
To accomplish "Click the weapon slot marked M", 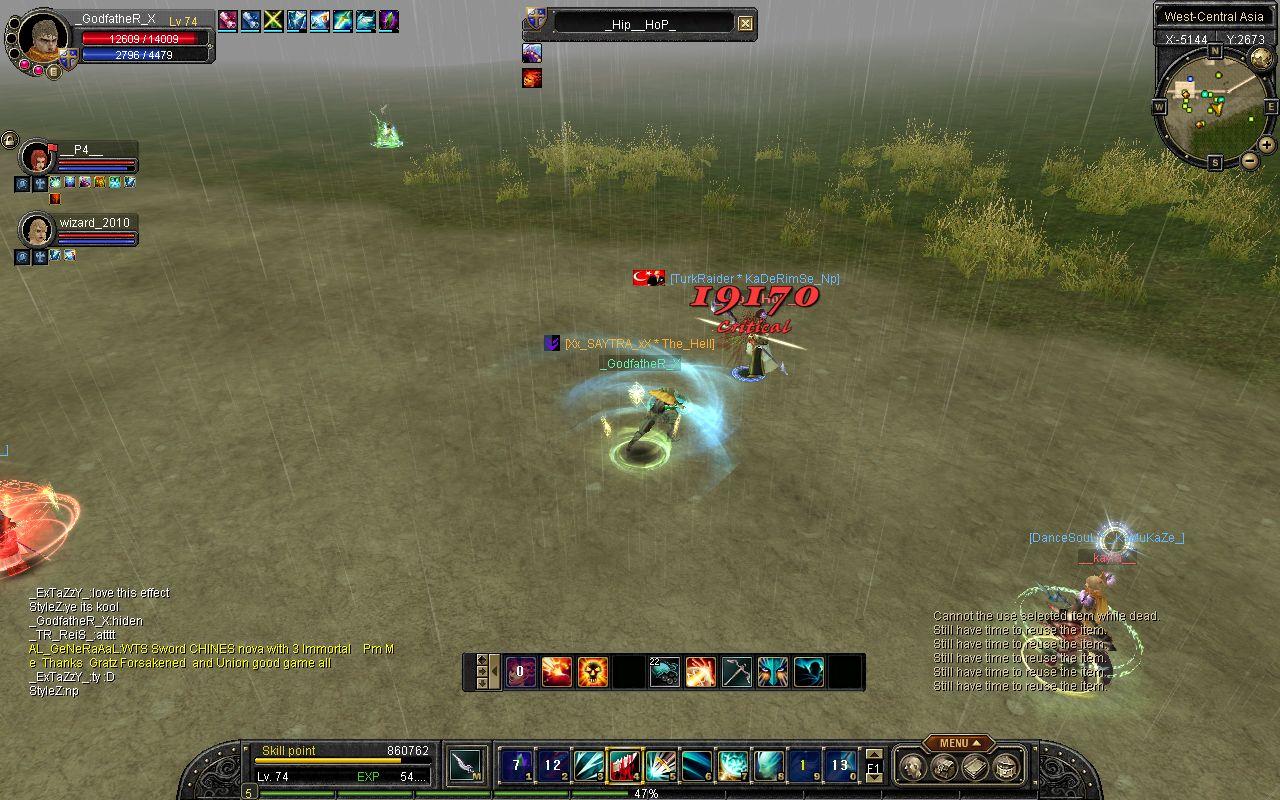I will point(467,766).
